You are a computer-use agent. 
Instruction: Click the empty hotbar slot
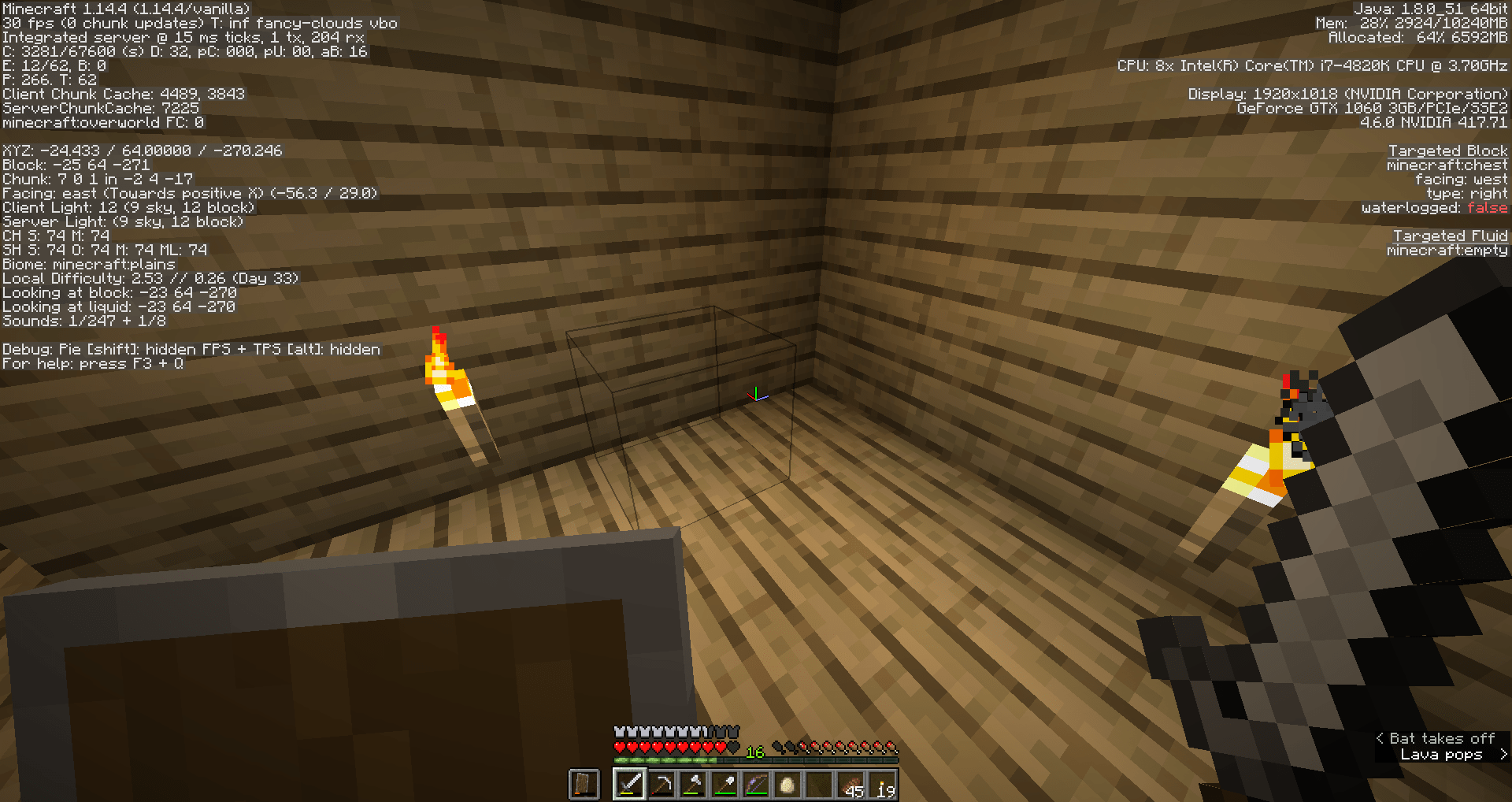(x=819, y=783)
